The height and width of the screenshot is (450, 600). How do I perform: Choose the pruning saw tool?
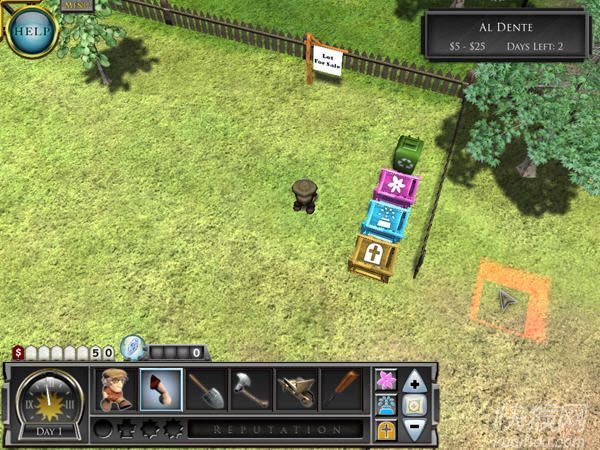[341, 390]
